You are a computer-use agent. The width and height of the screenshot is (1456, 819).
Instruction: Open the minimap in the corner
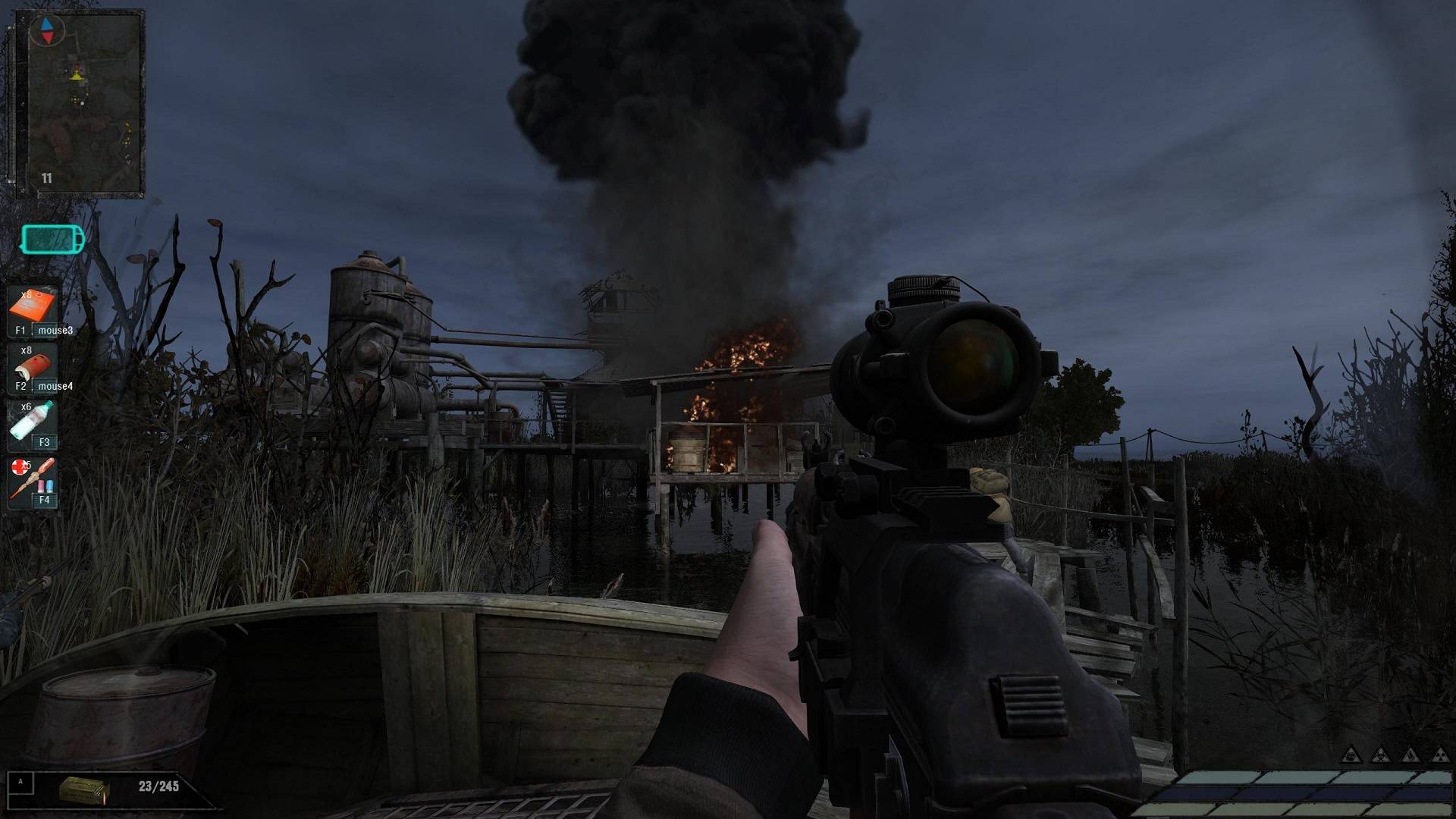click(x=85, y=102)
